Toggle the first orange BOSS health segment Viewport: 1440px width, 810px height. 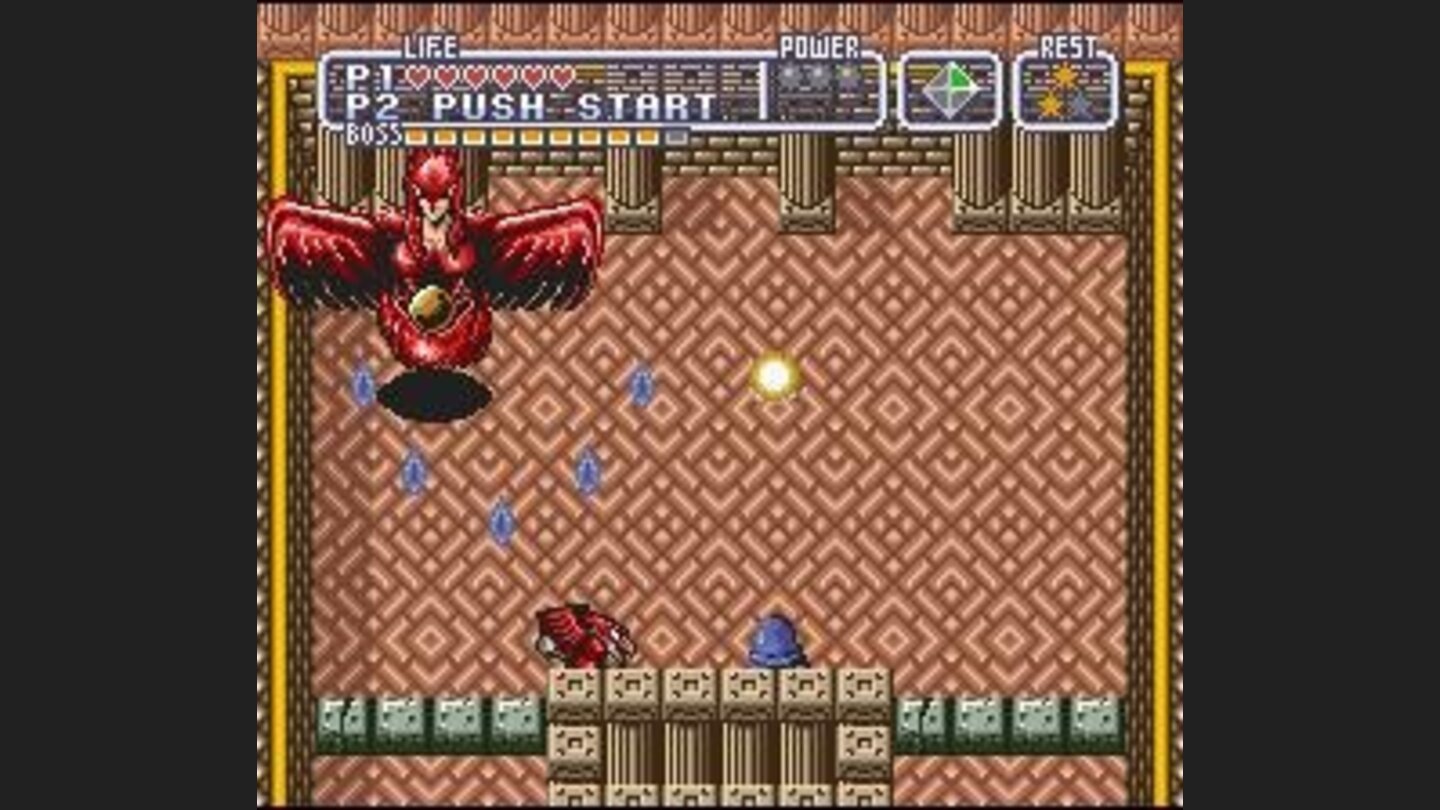[415, 135]
